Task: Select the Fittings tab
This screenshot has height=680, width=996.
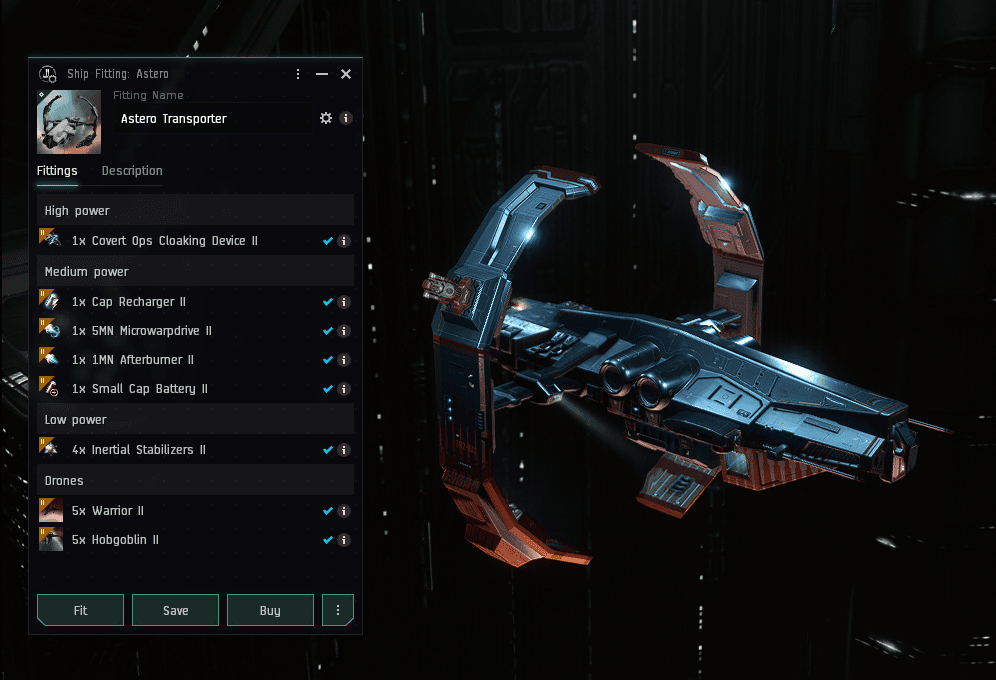Action: [57, 171]
